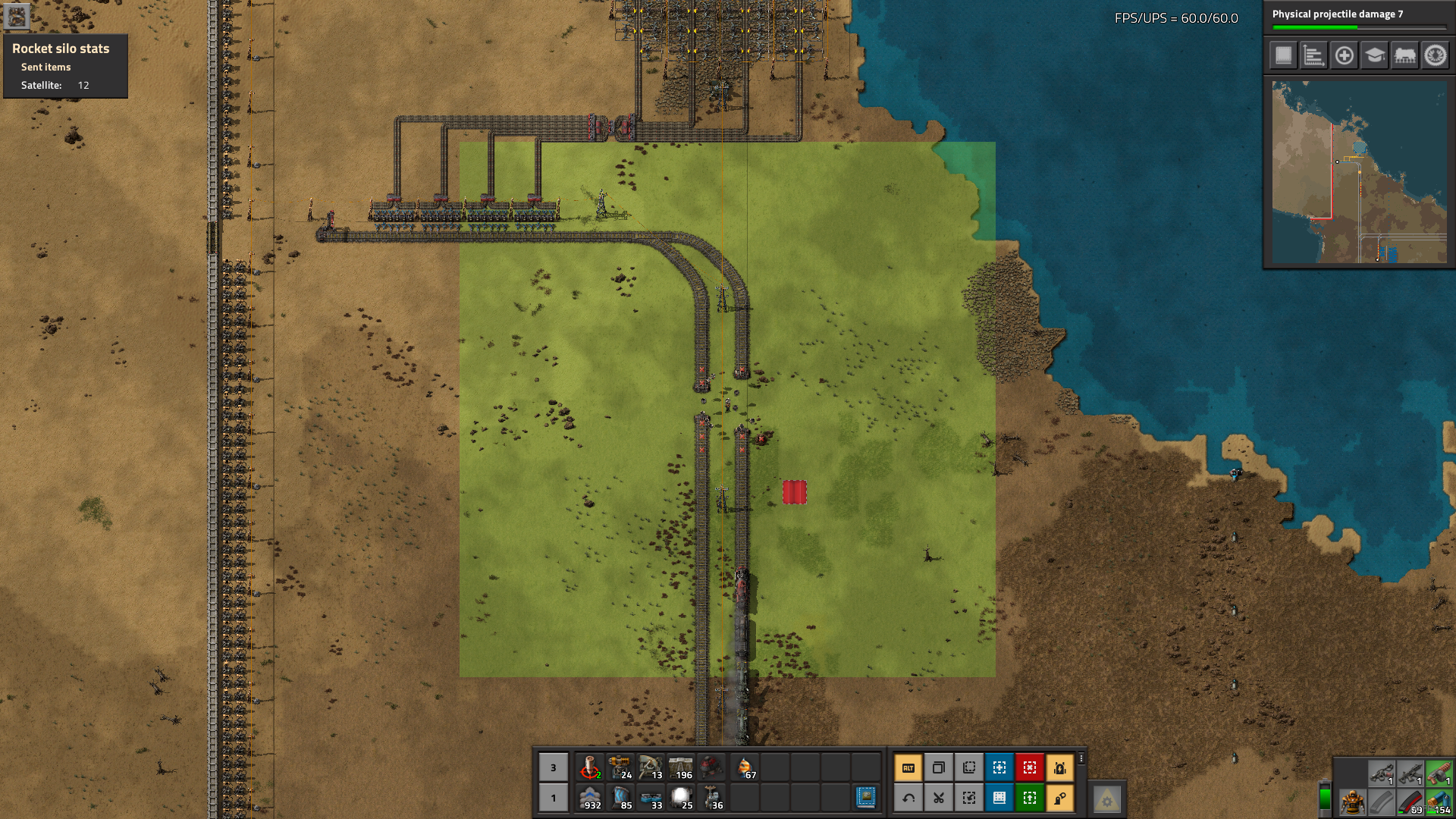1456x819 pixels.
Task: Click the orange power armor slot
Action: pos(1351,802)
